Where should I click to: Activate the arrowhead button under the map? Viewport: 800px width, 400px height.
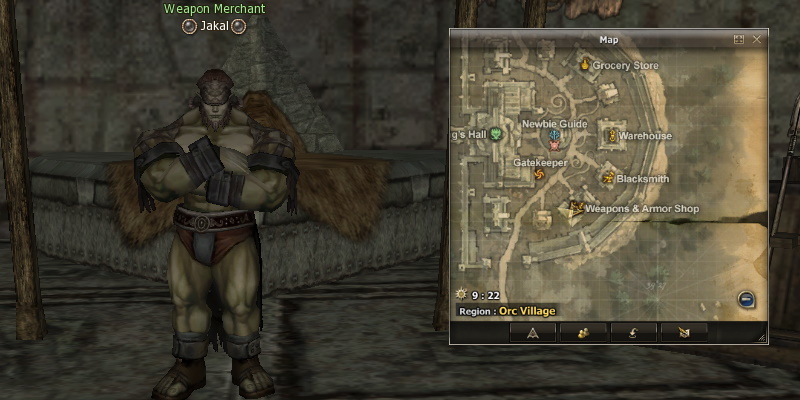pos(533,332)
